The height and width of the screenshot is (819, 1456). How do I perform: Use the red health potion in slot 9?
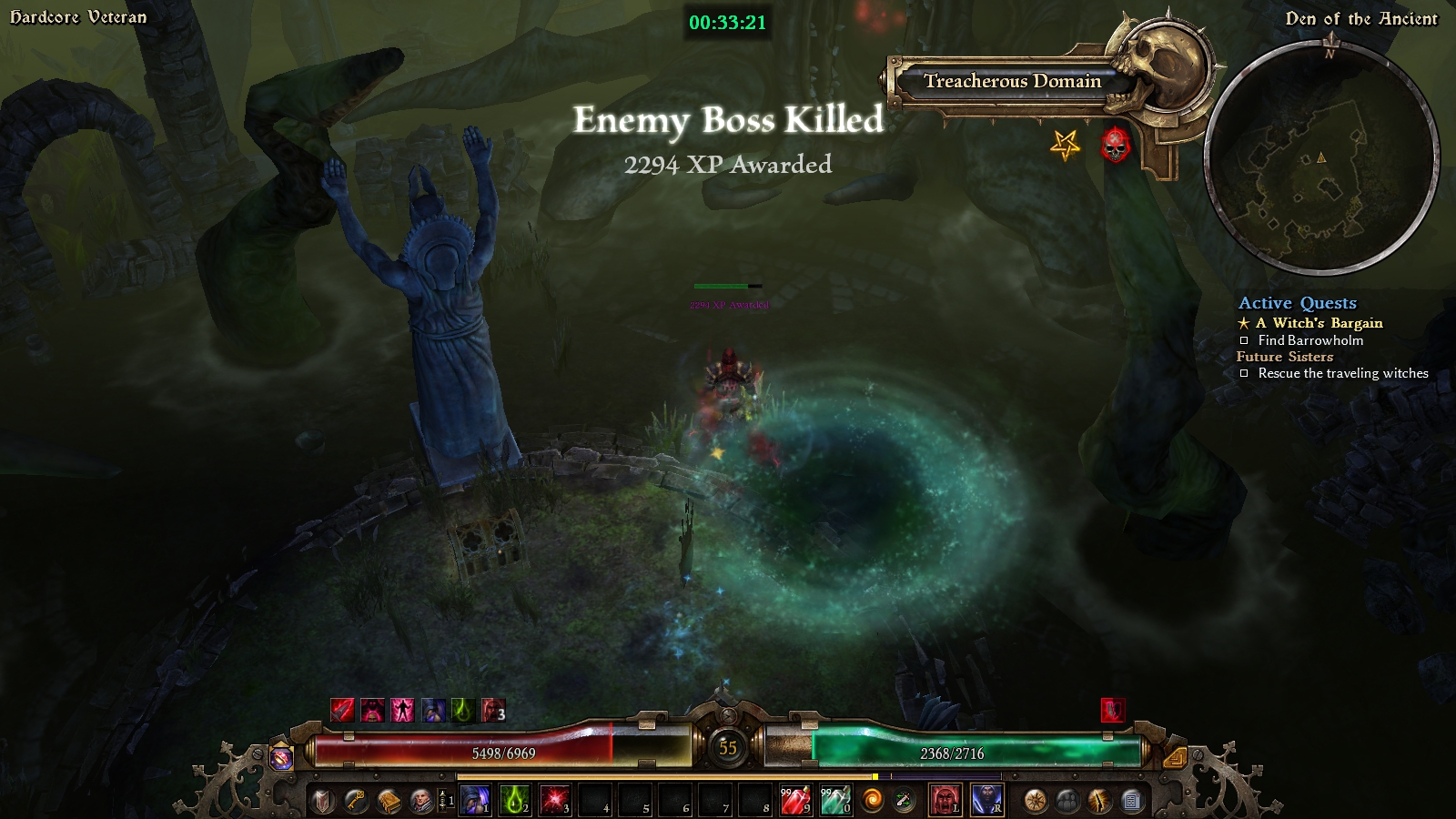coord(794,801)
